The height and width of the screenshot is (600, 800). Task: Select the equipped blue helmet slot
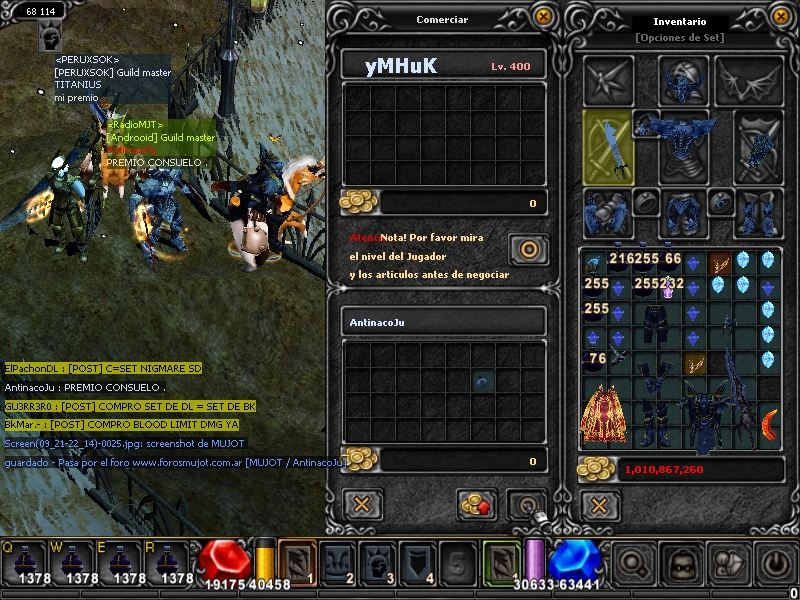pos(683,81)
